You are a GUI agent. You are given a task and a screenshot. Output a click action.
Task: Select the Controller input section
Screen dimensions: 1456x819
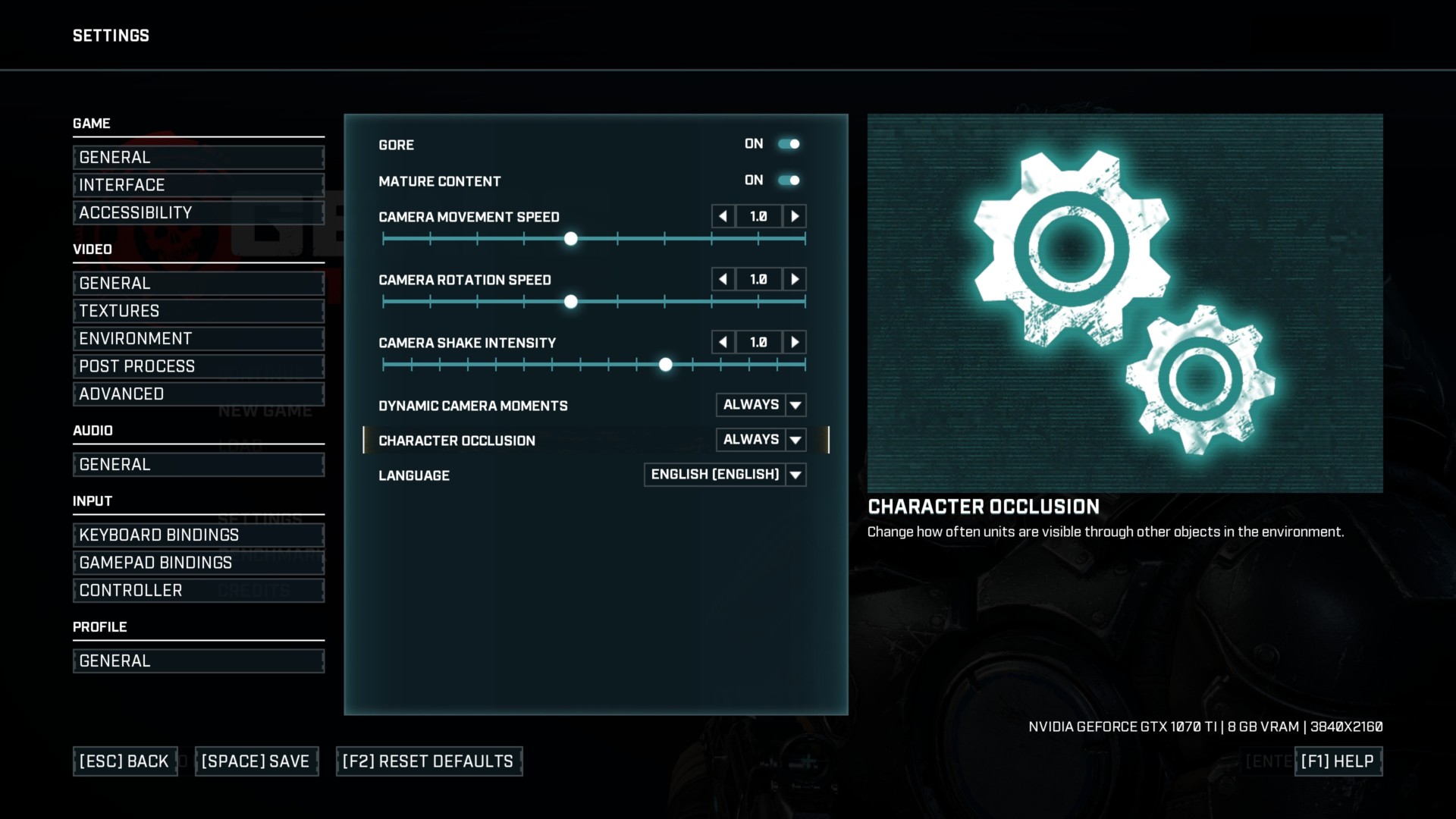[198, 591]
